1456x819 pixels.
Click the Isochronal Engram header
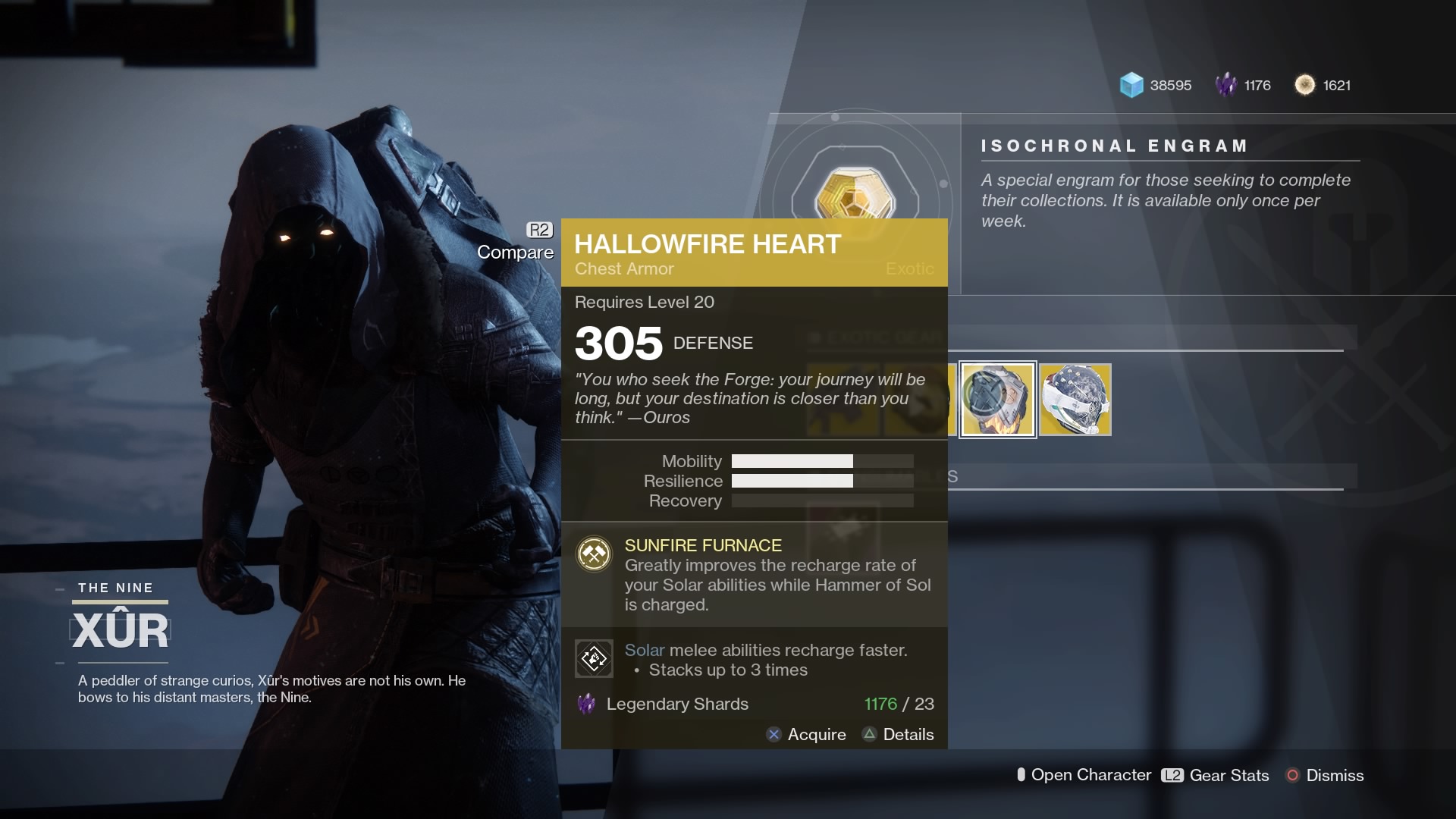tap(1113, 146)
